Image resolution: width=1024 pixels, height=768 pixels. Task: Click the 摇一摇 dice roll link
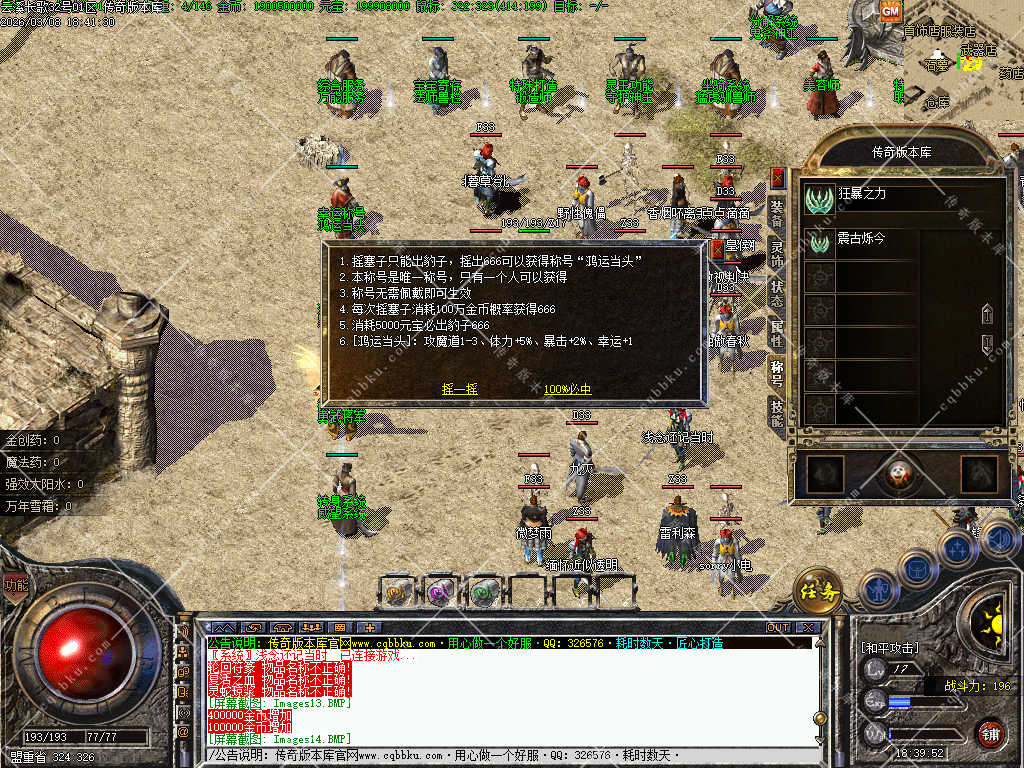(459, 389)
